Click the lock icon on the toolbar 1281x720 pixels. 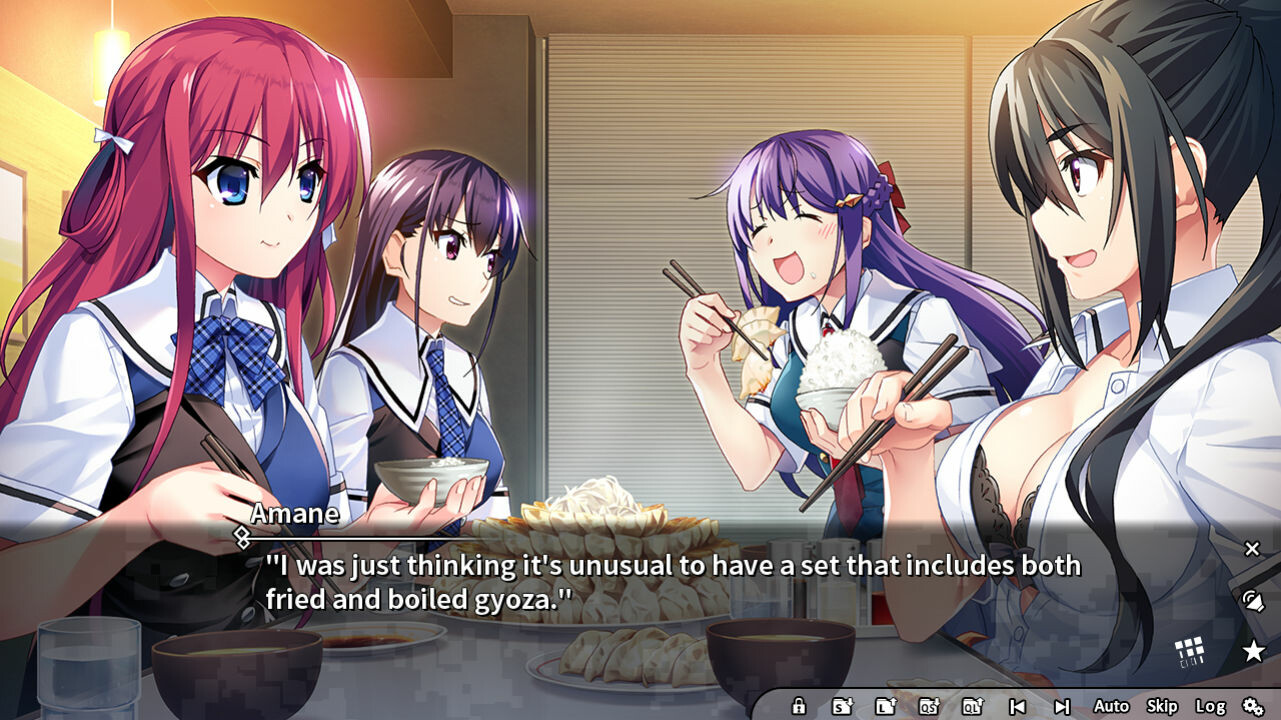(799, 706)
